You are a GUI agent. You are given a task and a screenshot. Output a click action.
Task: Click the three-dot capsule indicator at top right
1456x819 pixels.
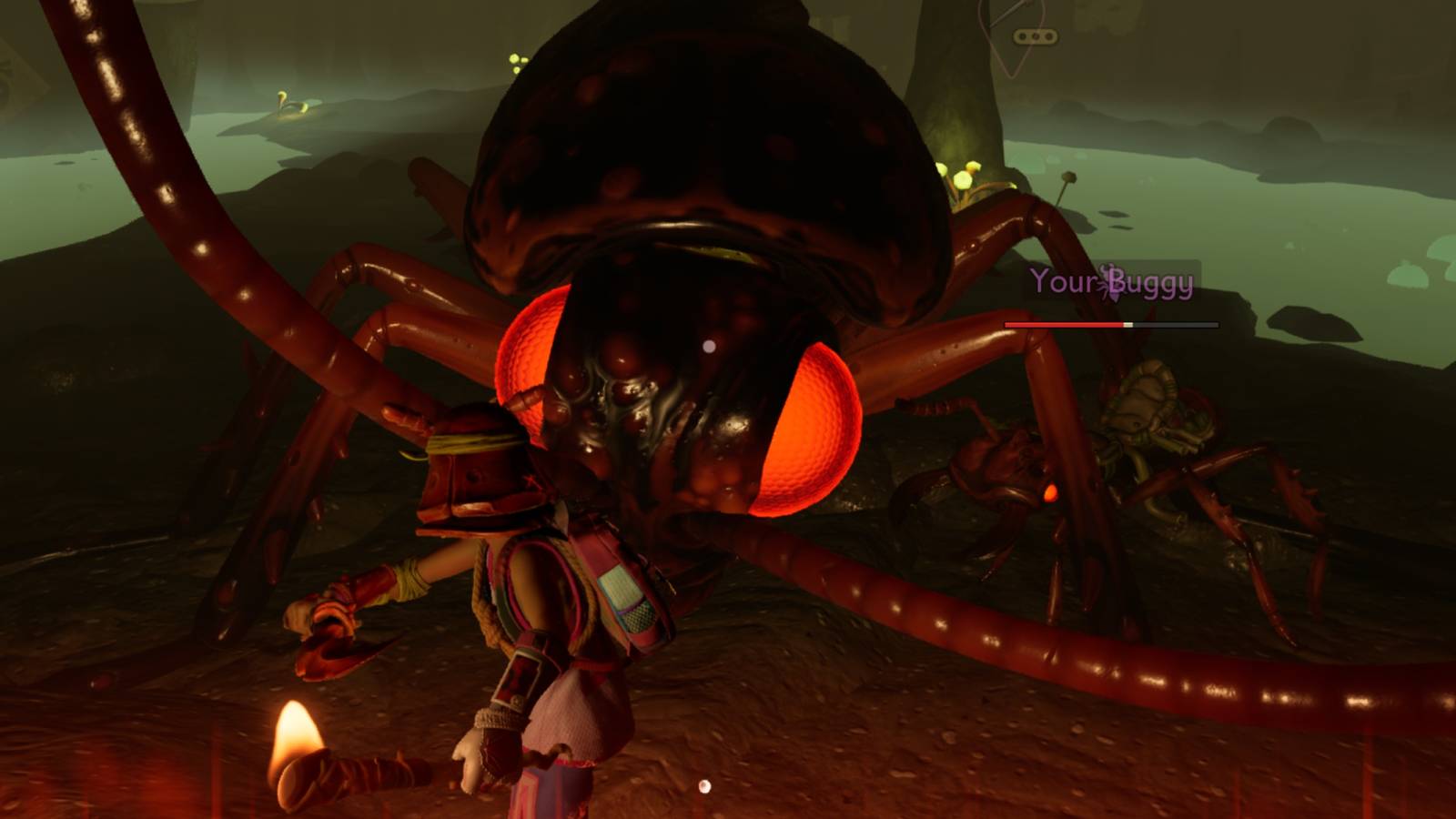[1034, 35]
